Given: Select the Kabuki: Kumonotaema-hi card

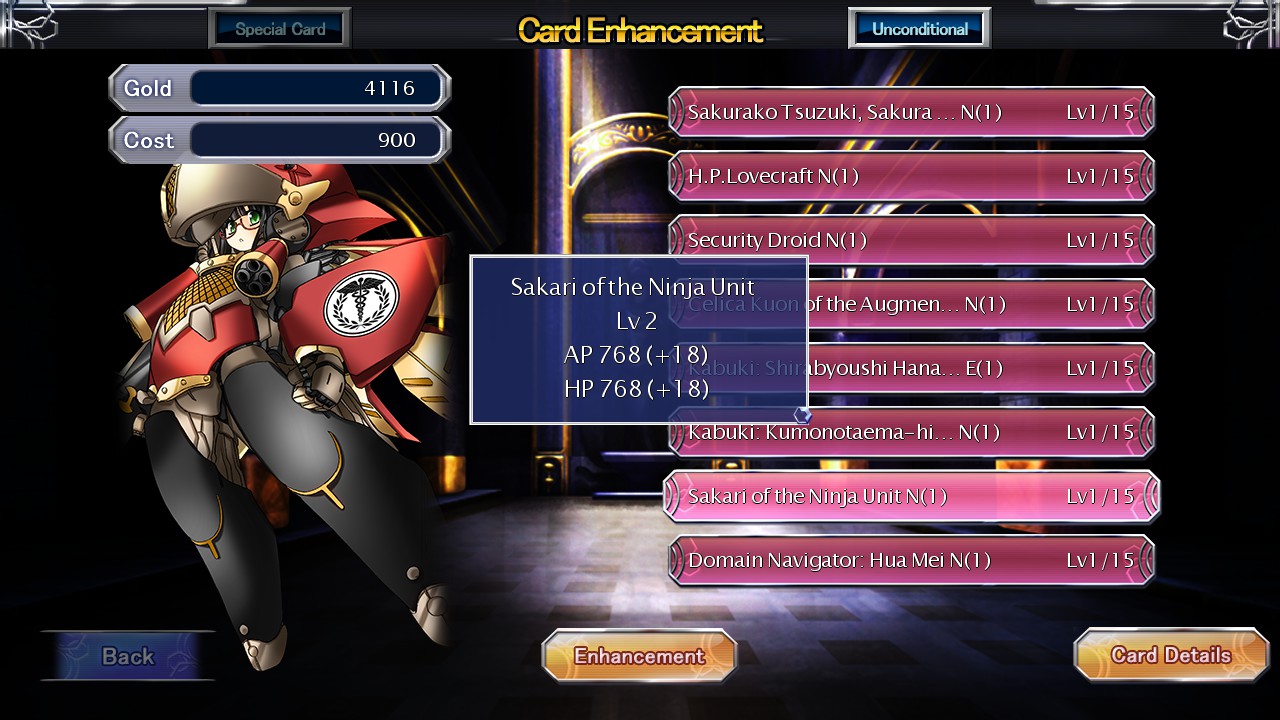Looking at the screenshot, I should (911, 431).
